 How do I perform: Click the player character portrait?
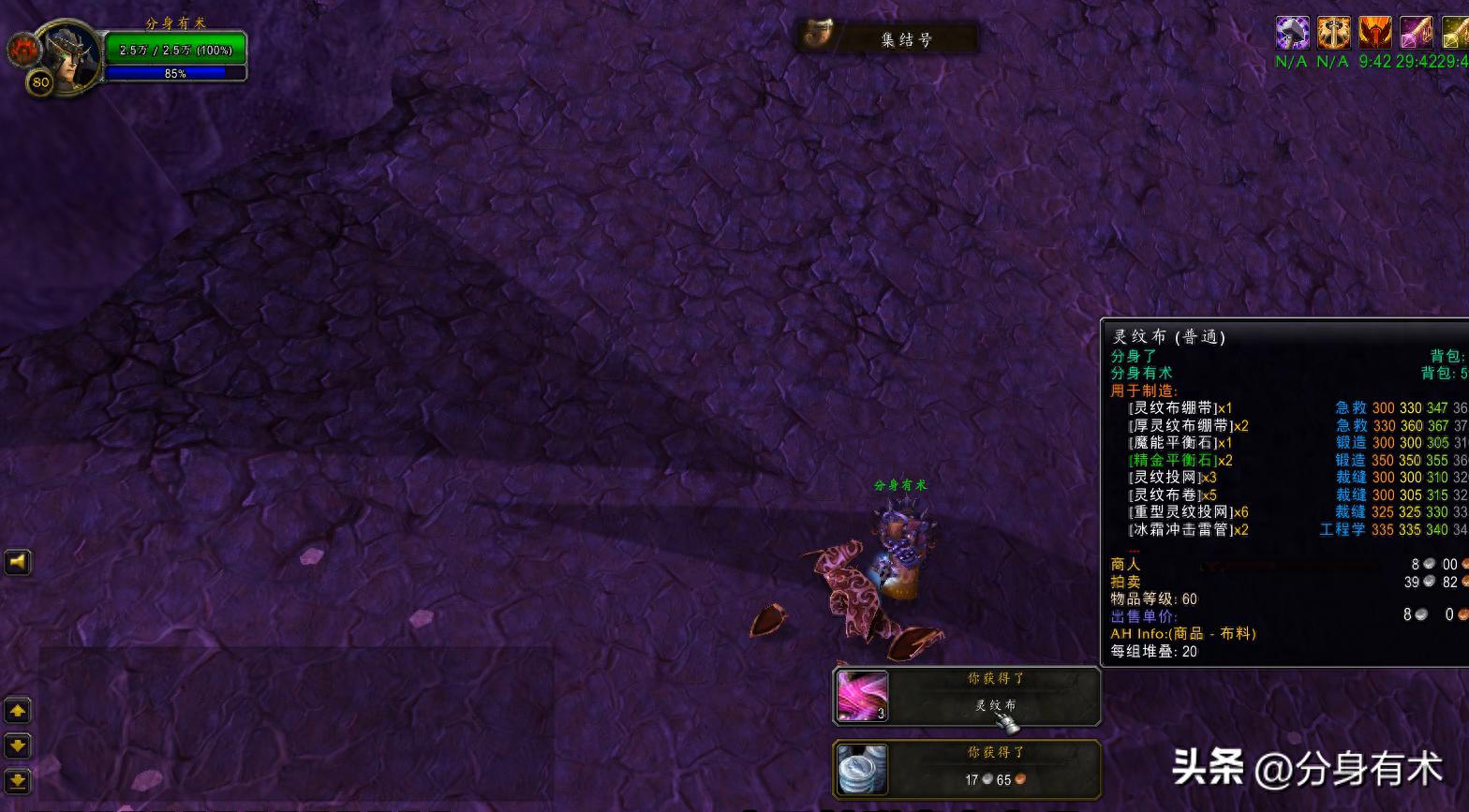[x=67, y=57]
